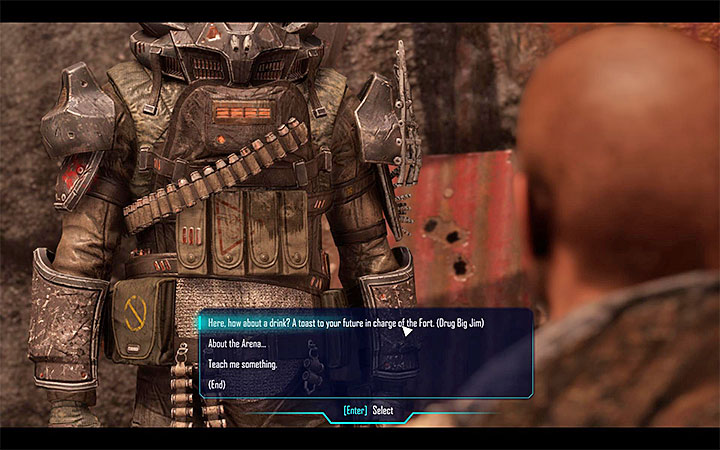Select the "About the Arena..." dialogue option
720x450 pixels.
[x=235, y=344]
